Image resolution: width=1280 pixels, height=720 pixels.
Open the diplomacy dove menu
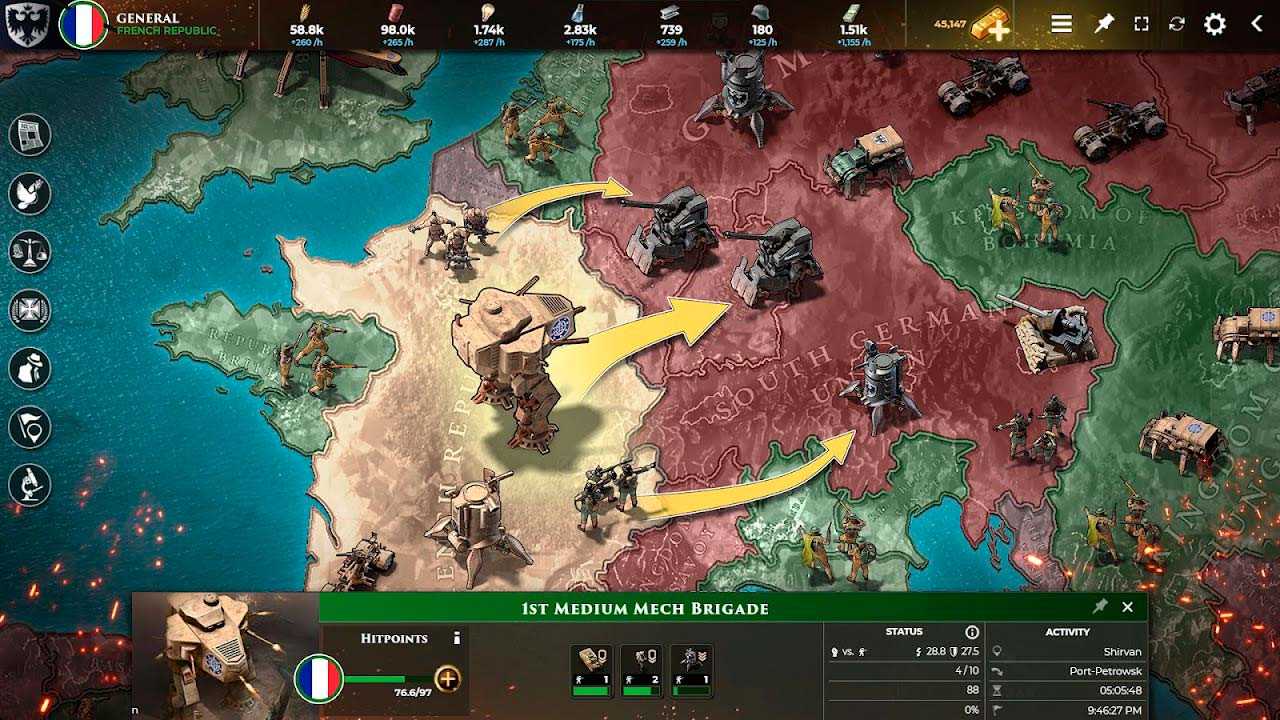coord(30,192)
